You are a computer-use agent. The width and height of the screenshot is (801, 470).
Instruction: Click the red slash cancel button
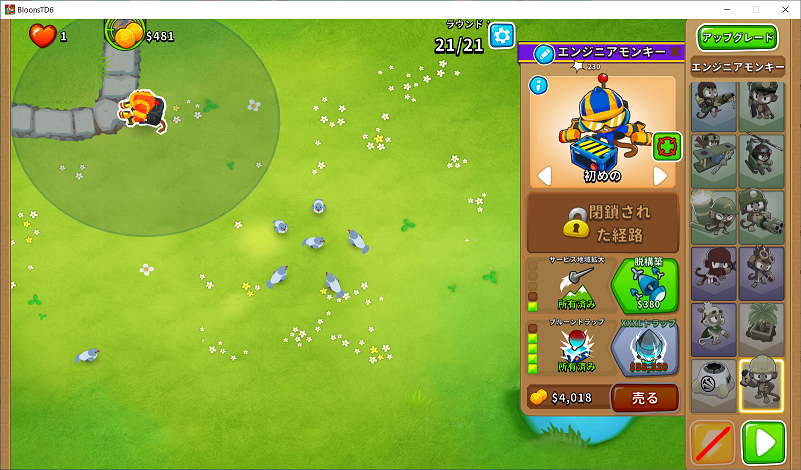(713, 442)
